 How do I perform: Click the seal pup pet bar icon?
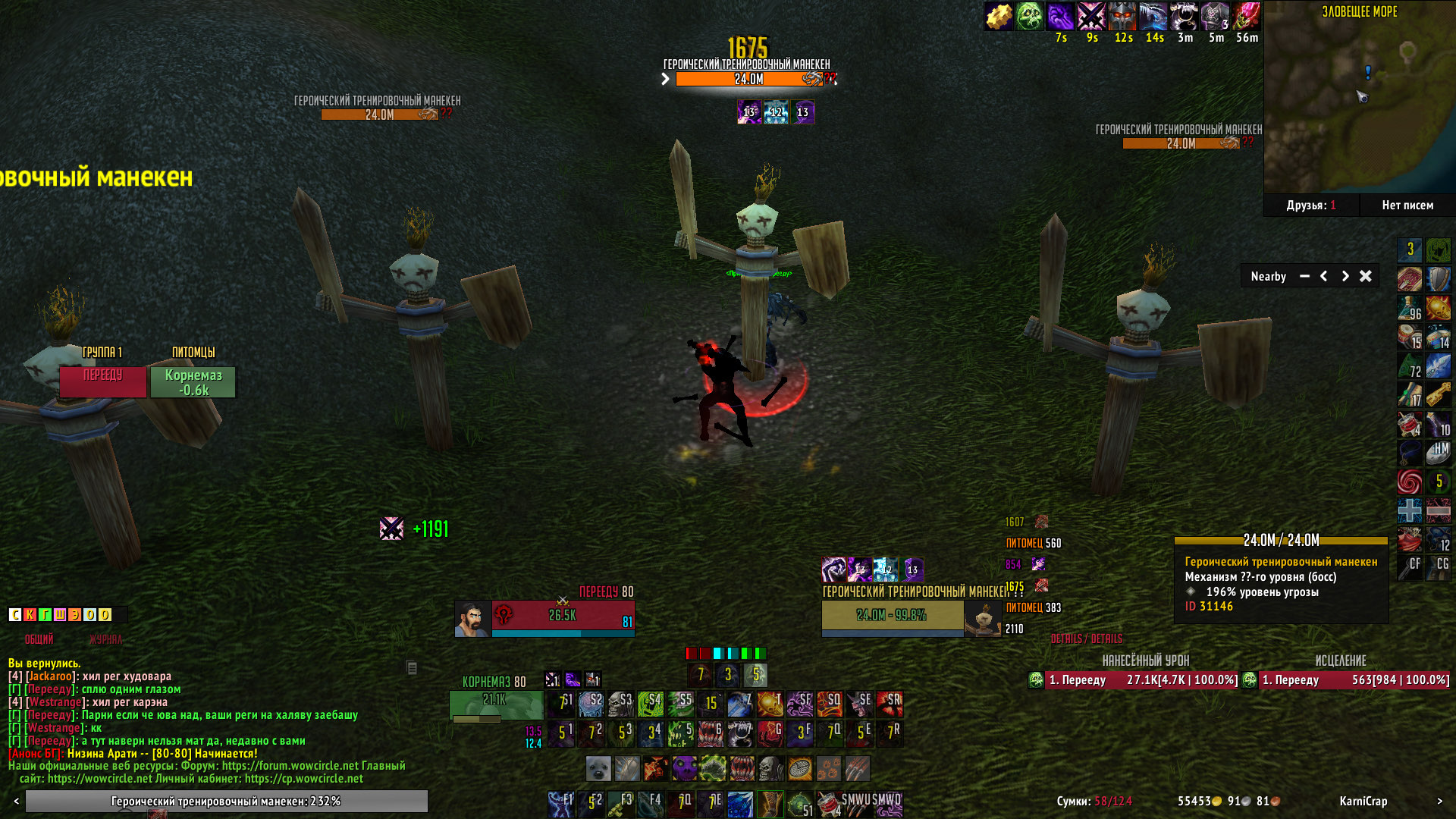point(598,769)
